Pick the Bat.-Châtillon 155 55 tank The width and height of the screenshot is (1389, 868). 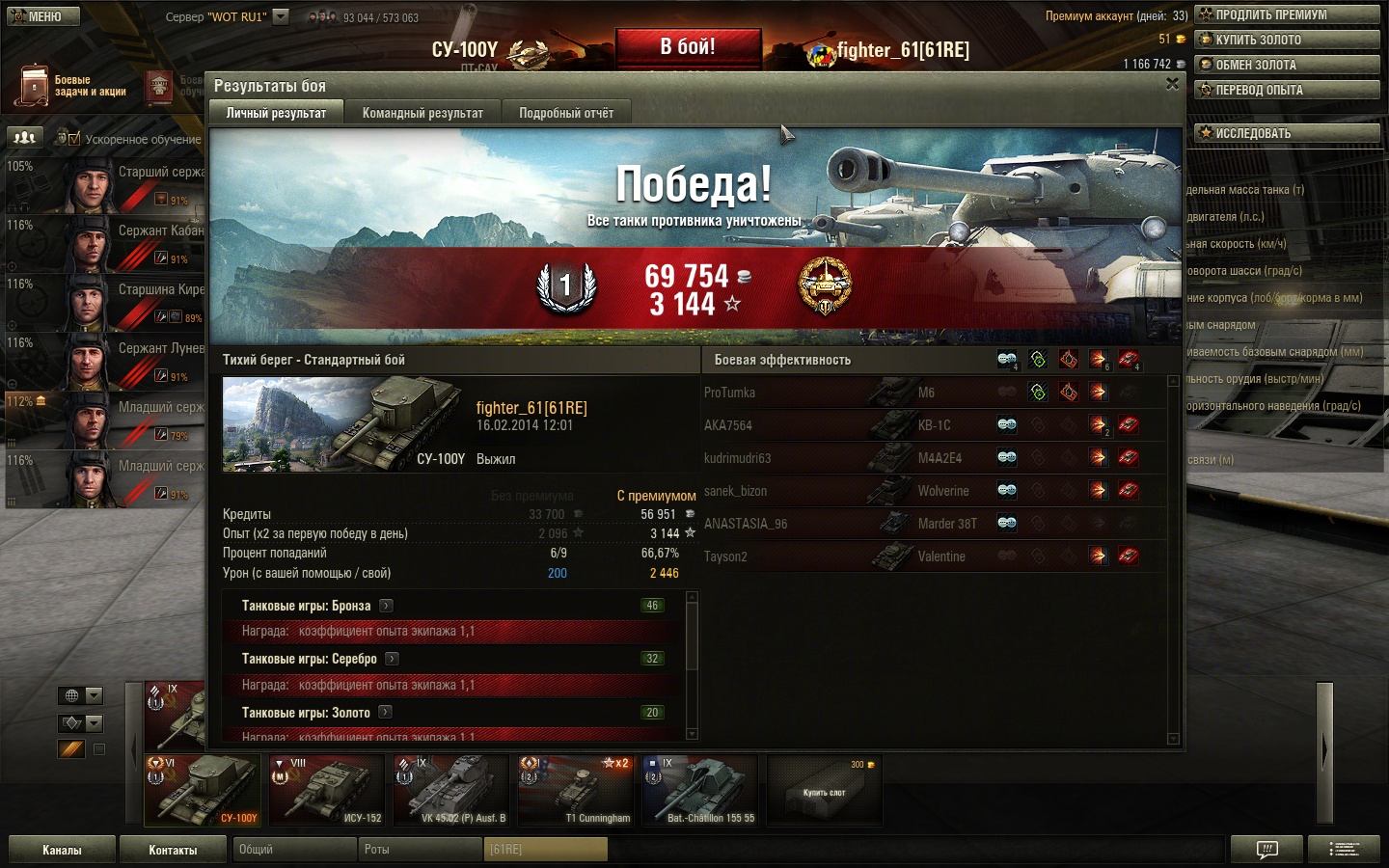[700, 791]
